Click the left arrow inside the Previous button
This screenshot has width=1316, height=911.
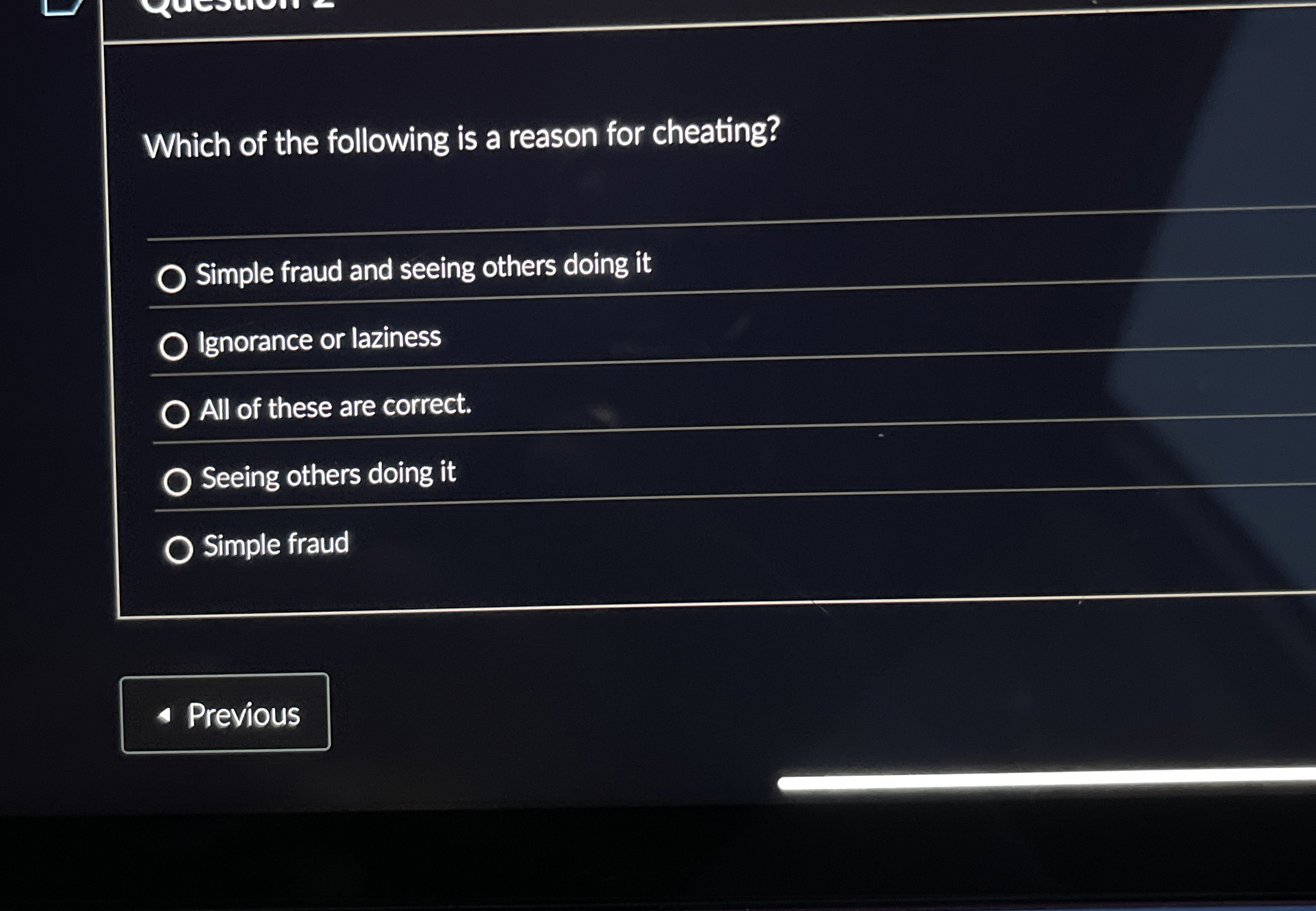165,714
